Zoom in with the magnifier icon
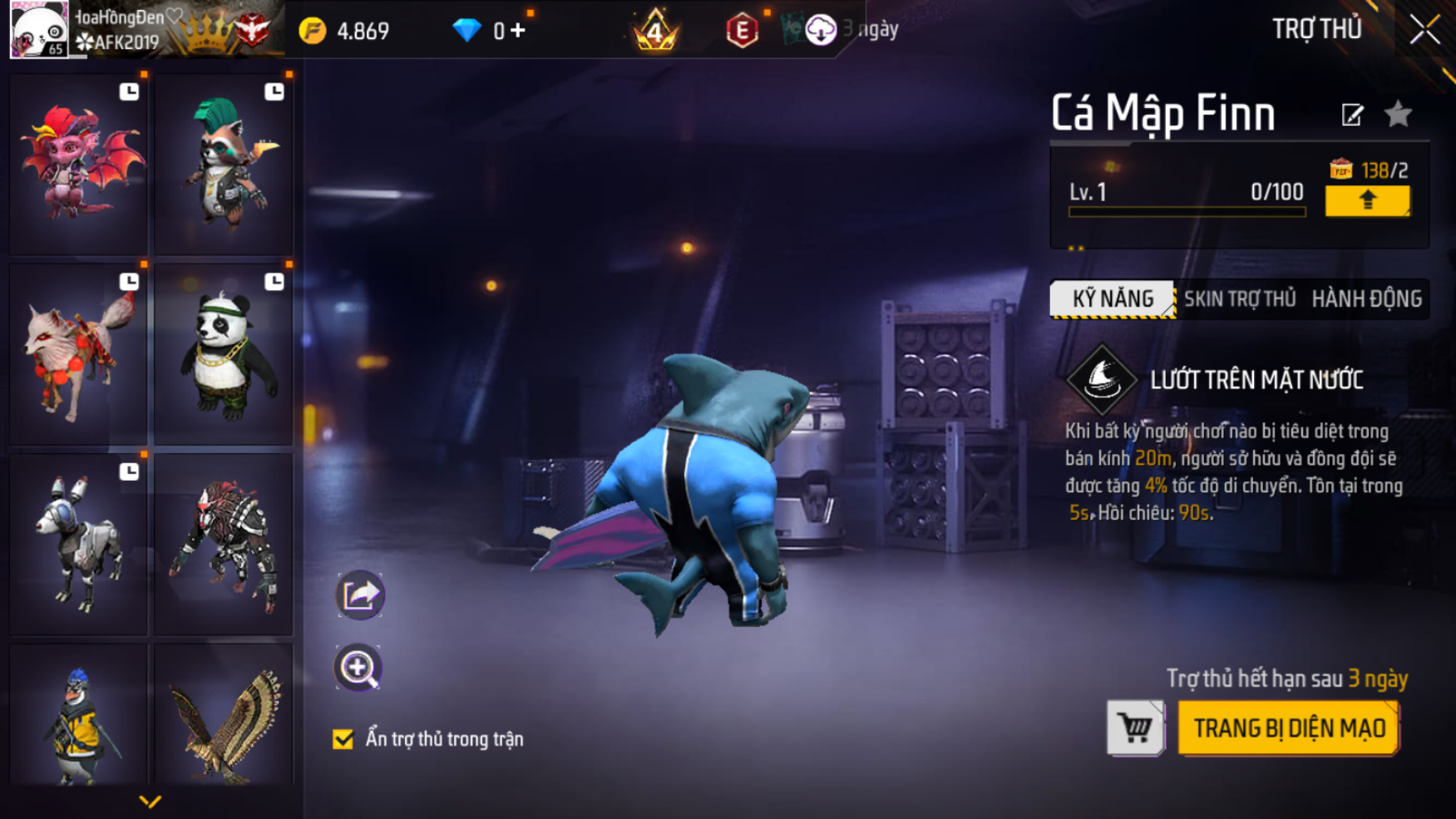 tap(358, 668)
